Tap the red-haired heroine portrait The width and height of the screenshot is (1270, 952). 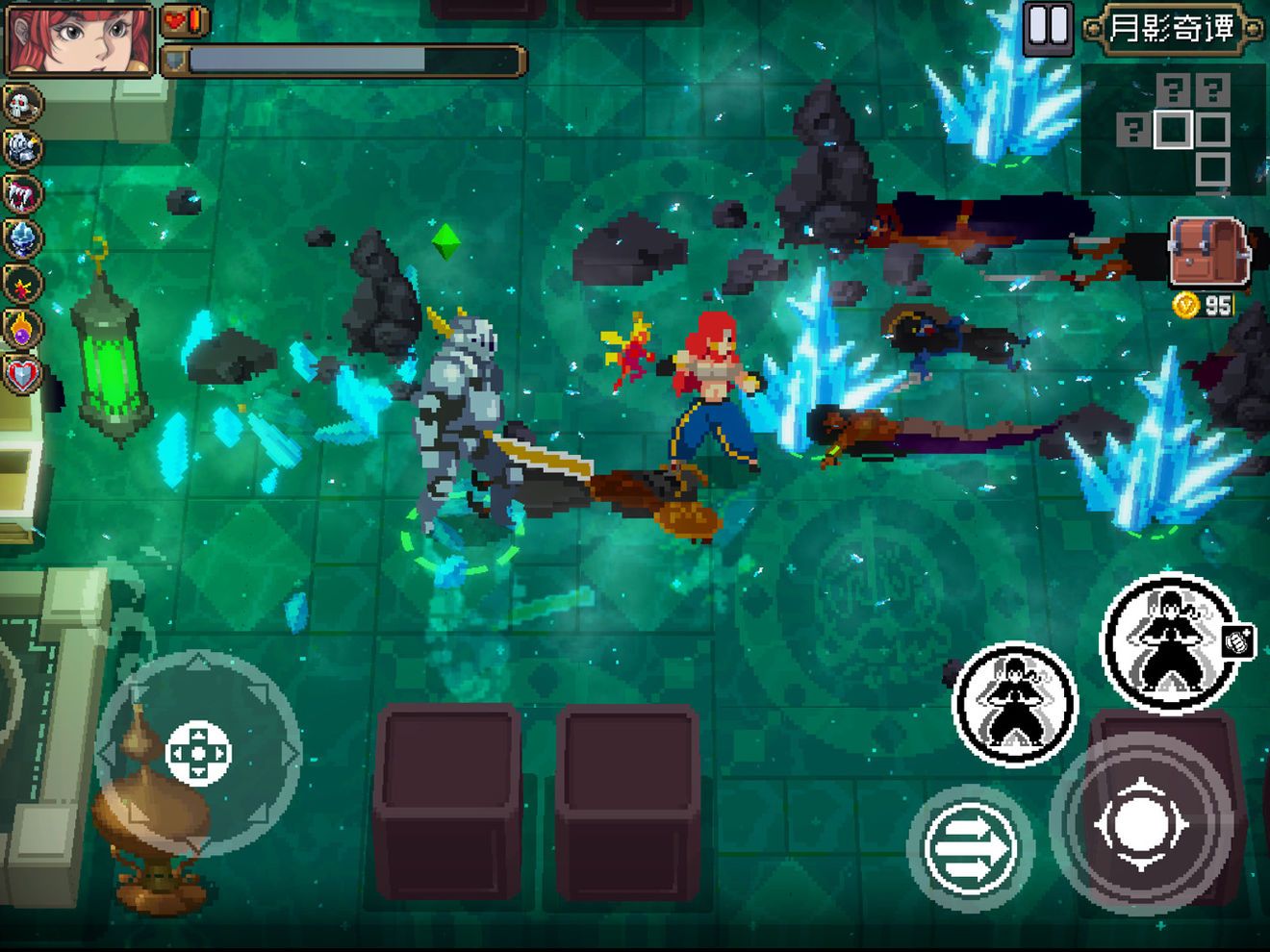(80, 38)
